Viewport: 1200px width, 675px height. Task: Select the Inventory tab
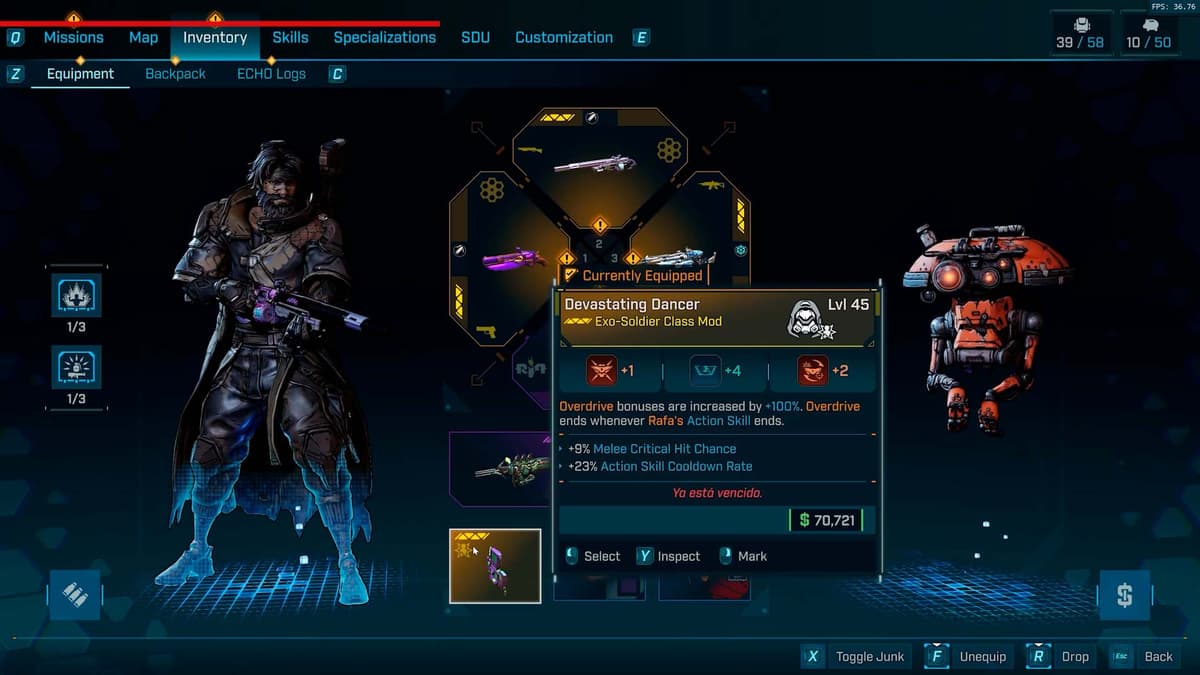point(215,38)
